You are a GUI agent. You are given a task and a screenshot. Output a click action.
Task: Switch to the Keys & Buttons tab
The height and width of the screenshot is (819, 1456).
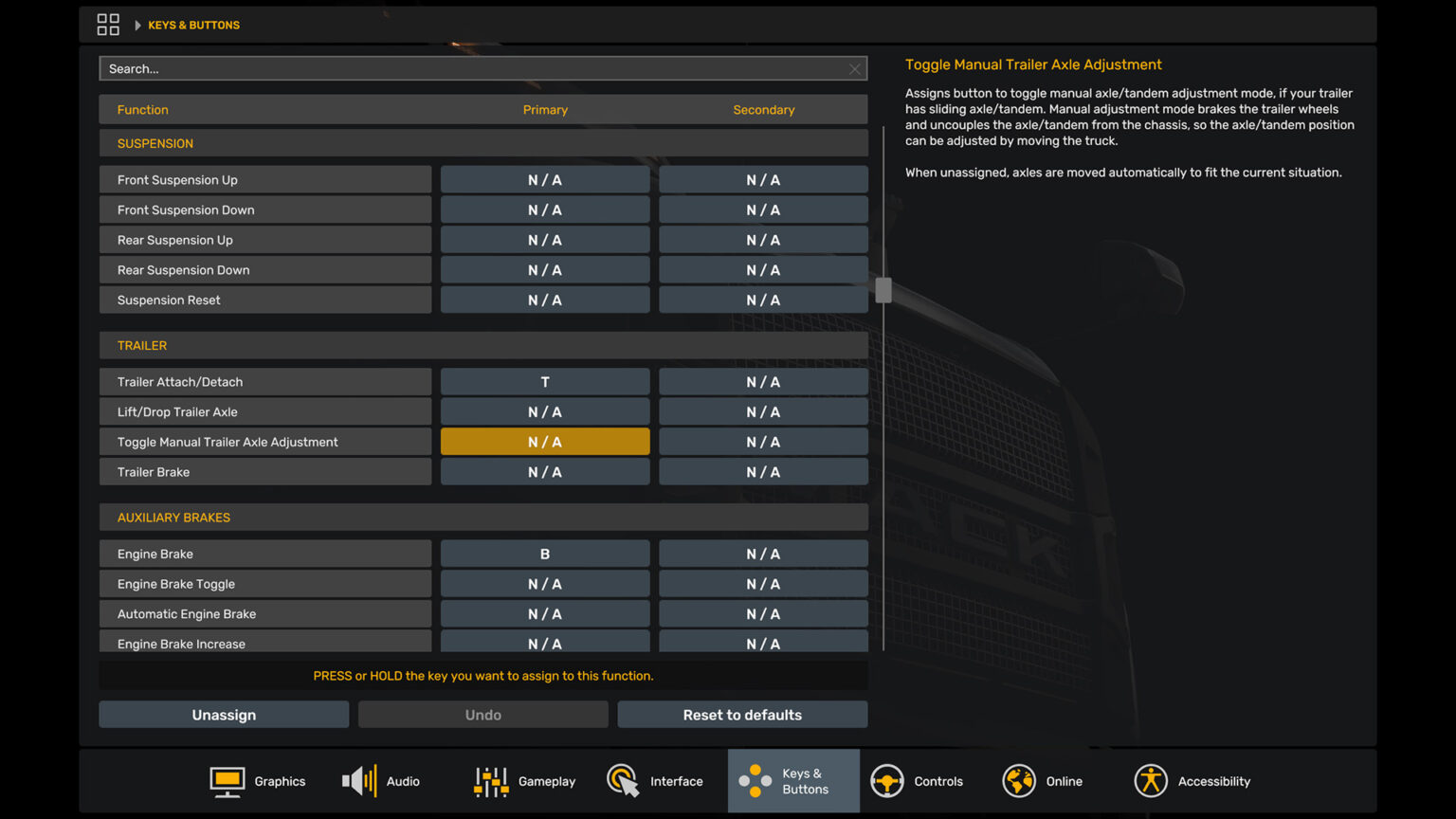coord(793,780)
